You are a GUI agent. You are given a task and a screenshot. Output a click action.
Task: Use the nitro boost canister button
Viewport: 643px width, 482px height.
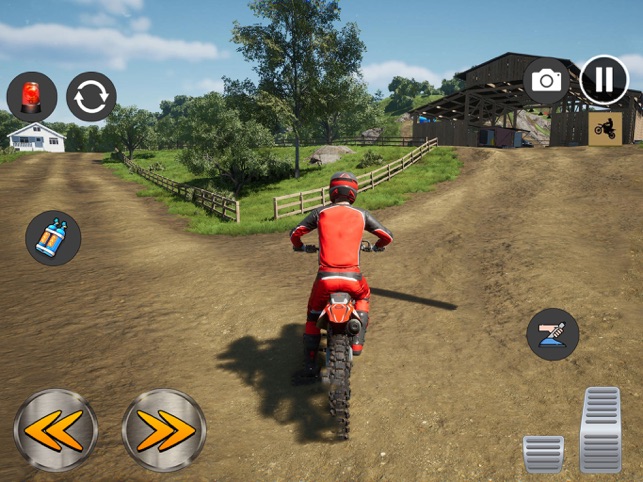(x=53, y=238)
